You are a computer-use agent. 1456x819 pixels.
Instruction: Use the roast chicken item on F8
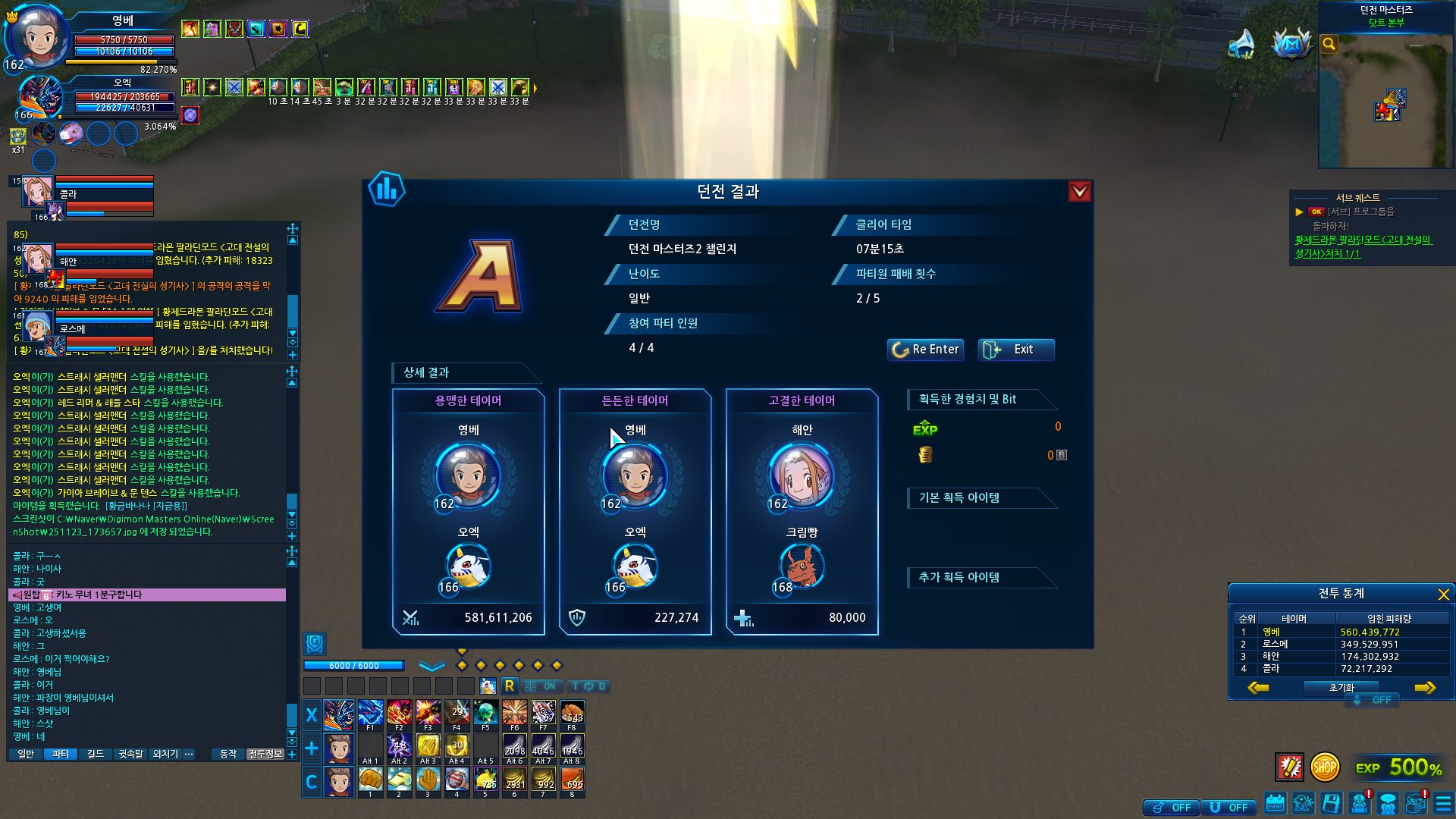[x=572, y=714]
